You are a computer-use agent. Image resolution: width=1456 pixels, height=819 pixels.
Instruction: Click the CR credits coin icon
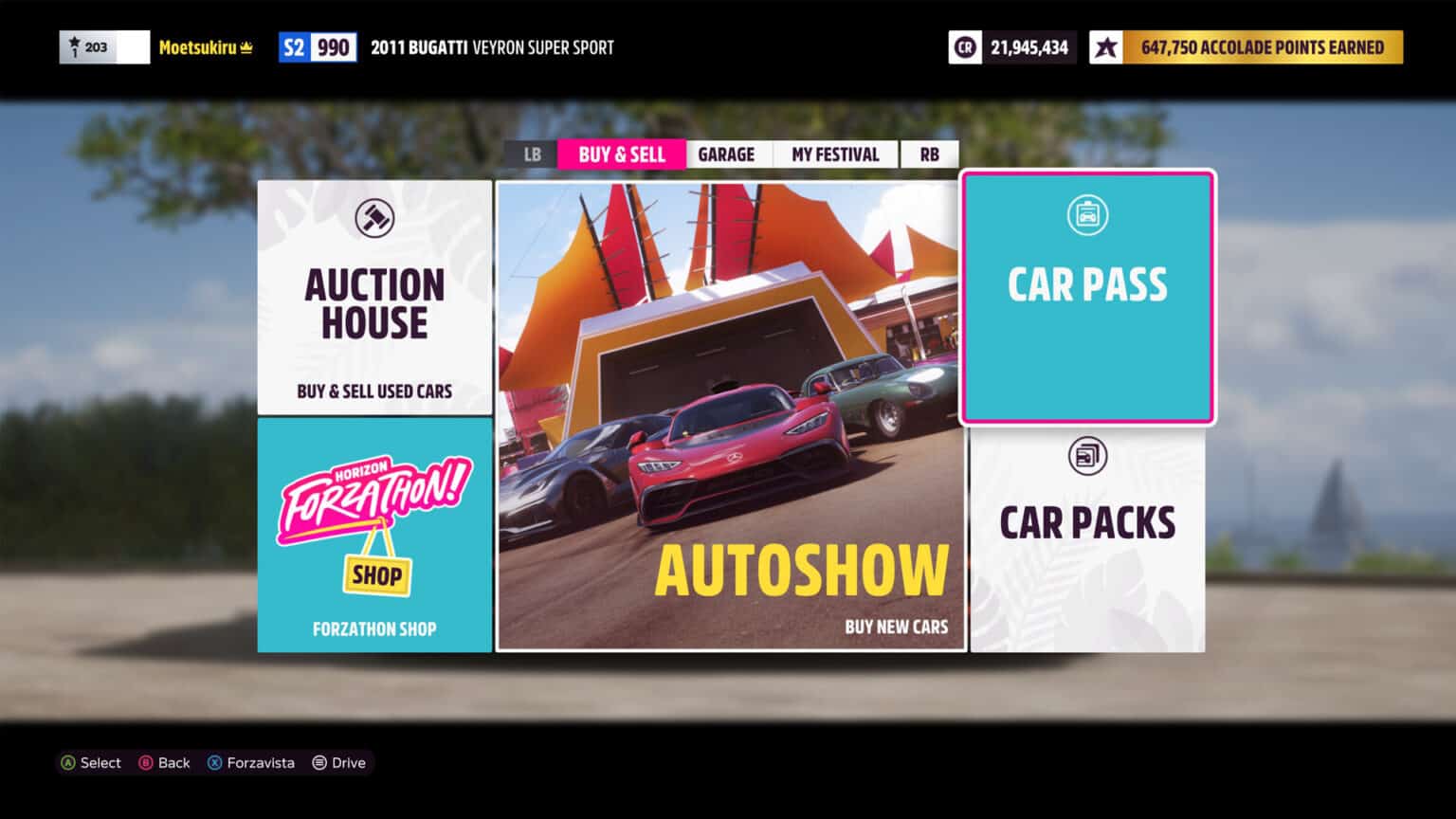click(964, 46)
